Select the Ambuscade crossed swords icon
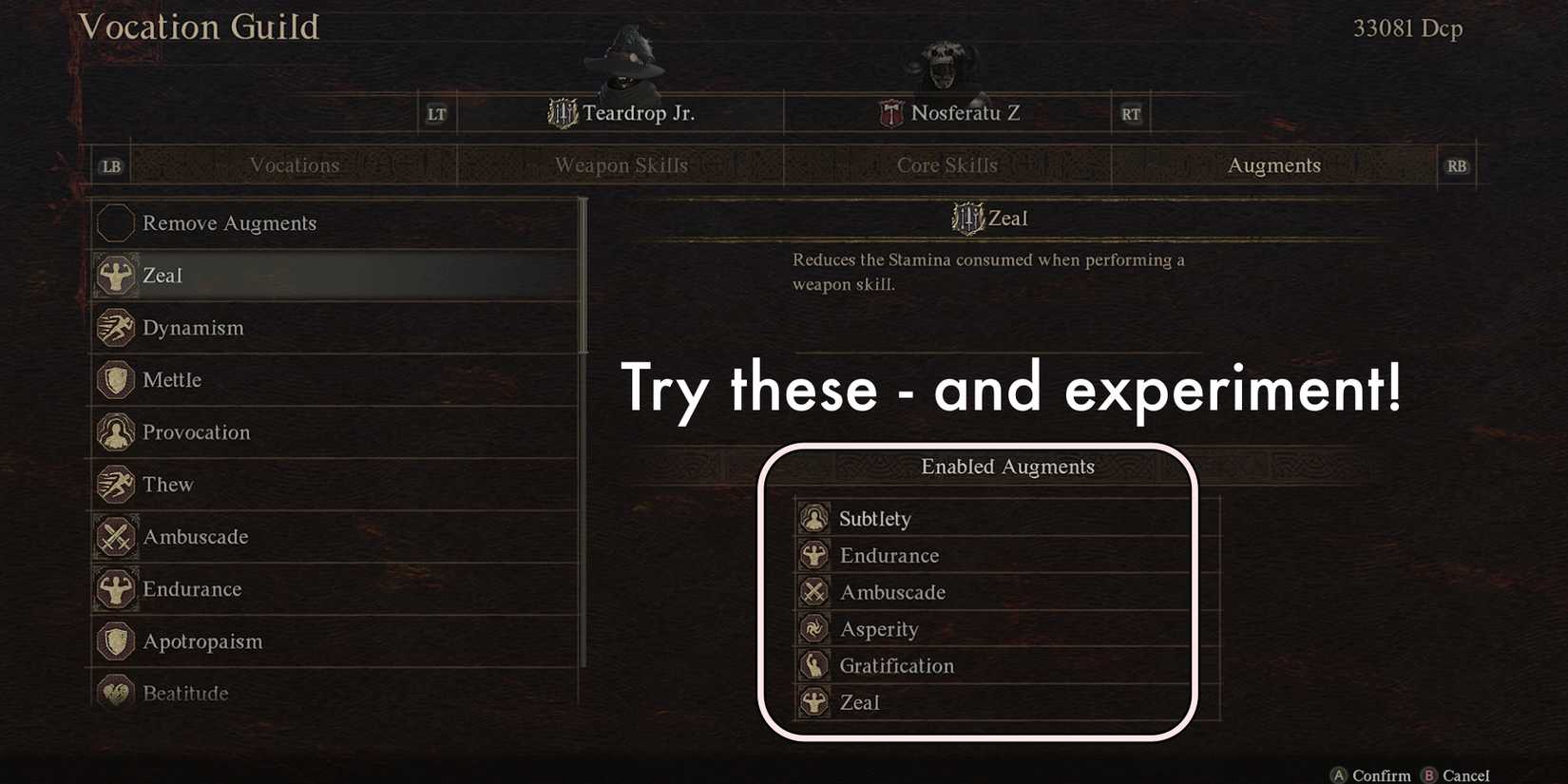Viewport: 1568px width, 784px height. (115, 536)
